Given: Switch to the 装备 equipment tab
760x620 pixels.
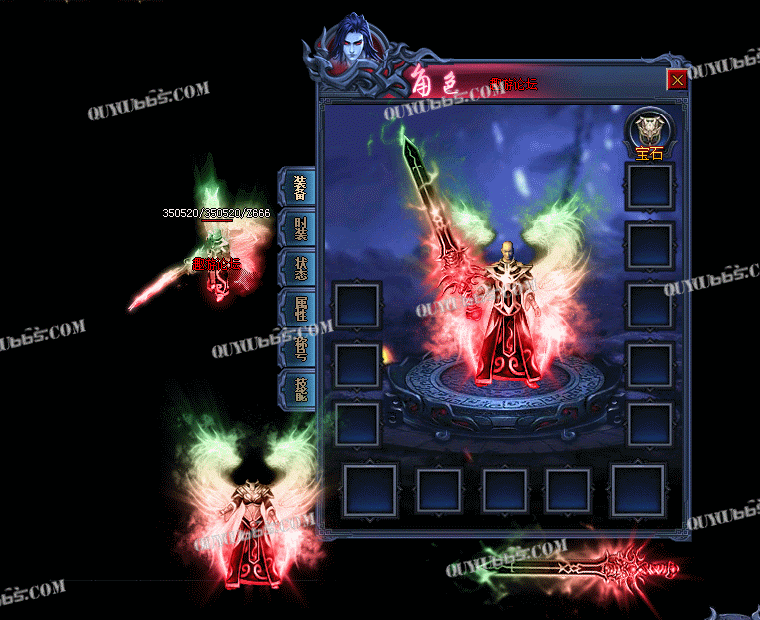Looking at the screenshot, I should coord(299,187).
